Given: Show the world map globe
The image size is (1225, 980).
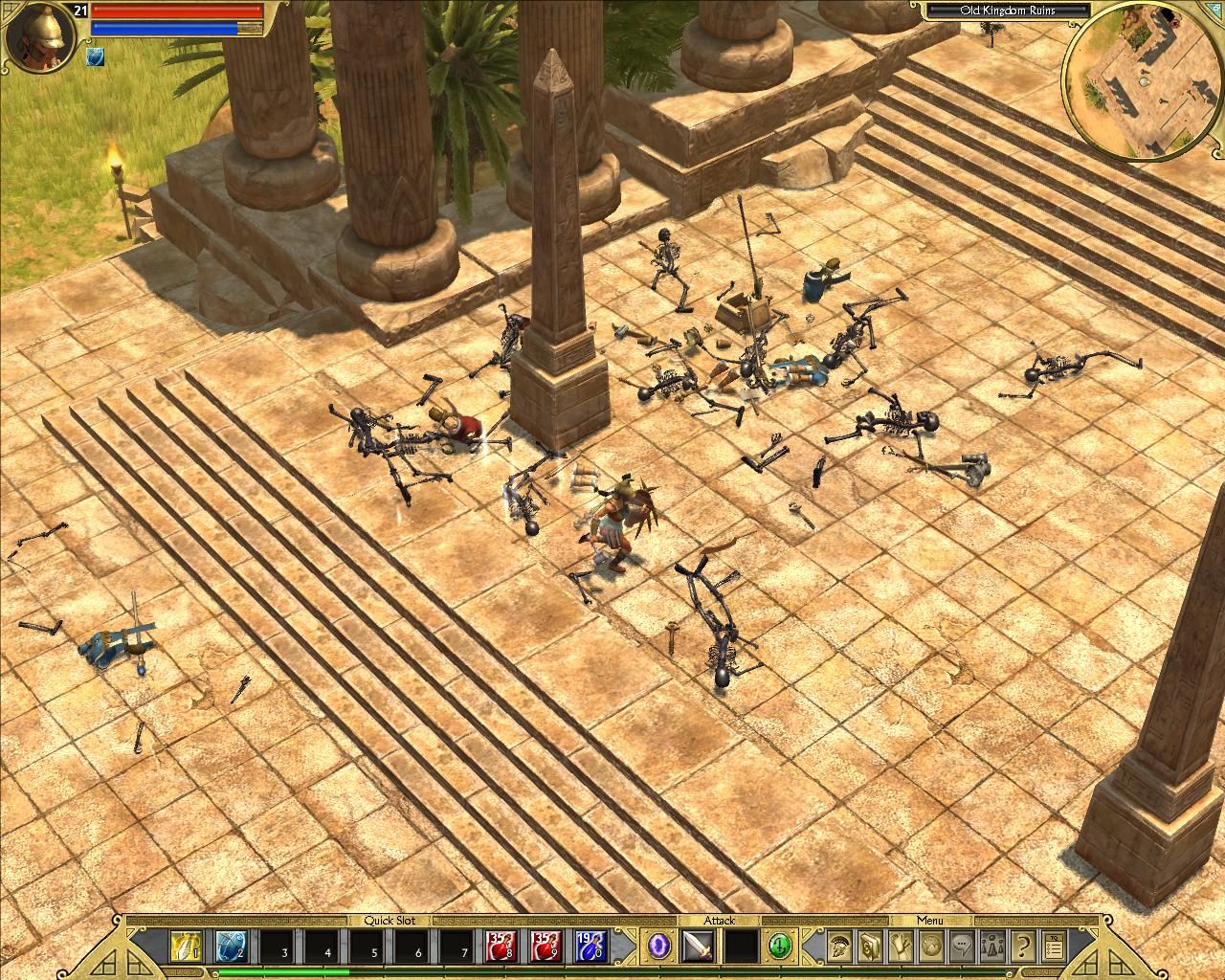Looking at the screenshot, I should (932, 947).
